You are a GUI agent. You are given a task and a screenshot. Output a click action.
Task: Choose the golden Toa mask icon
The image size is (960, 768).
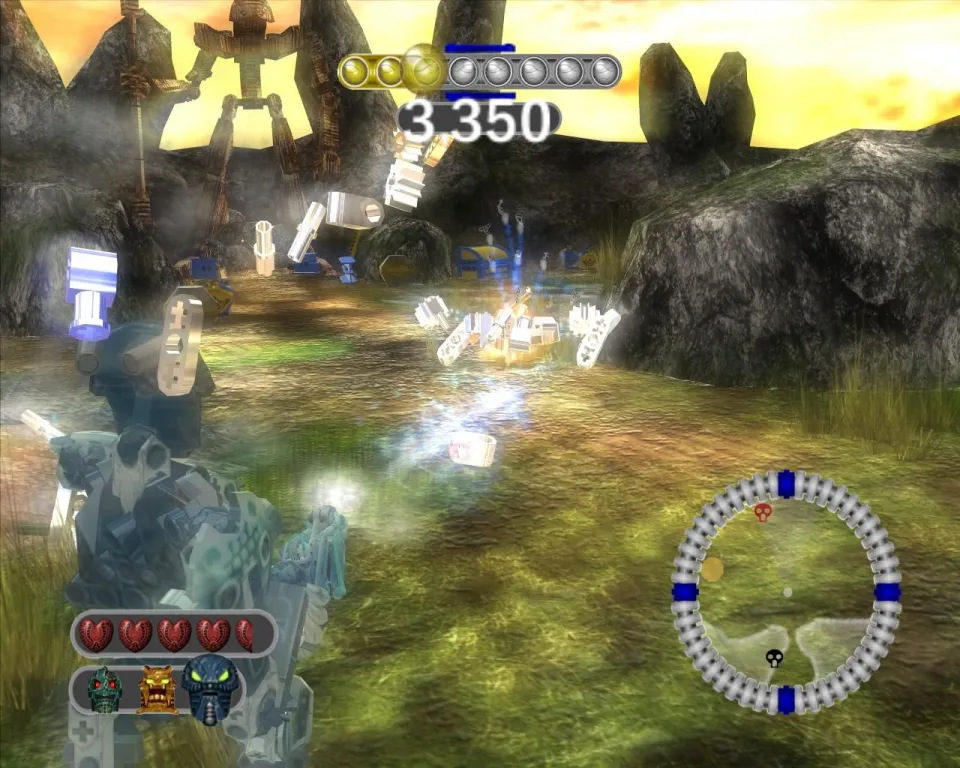point(157,689)
